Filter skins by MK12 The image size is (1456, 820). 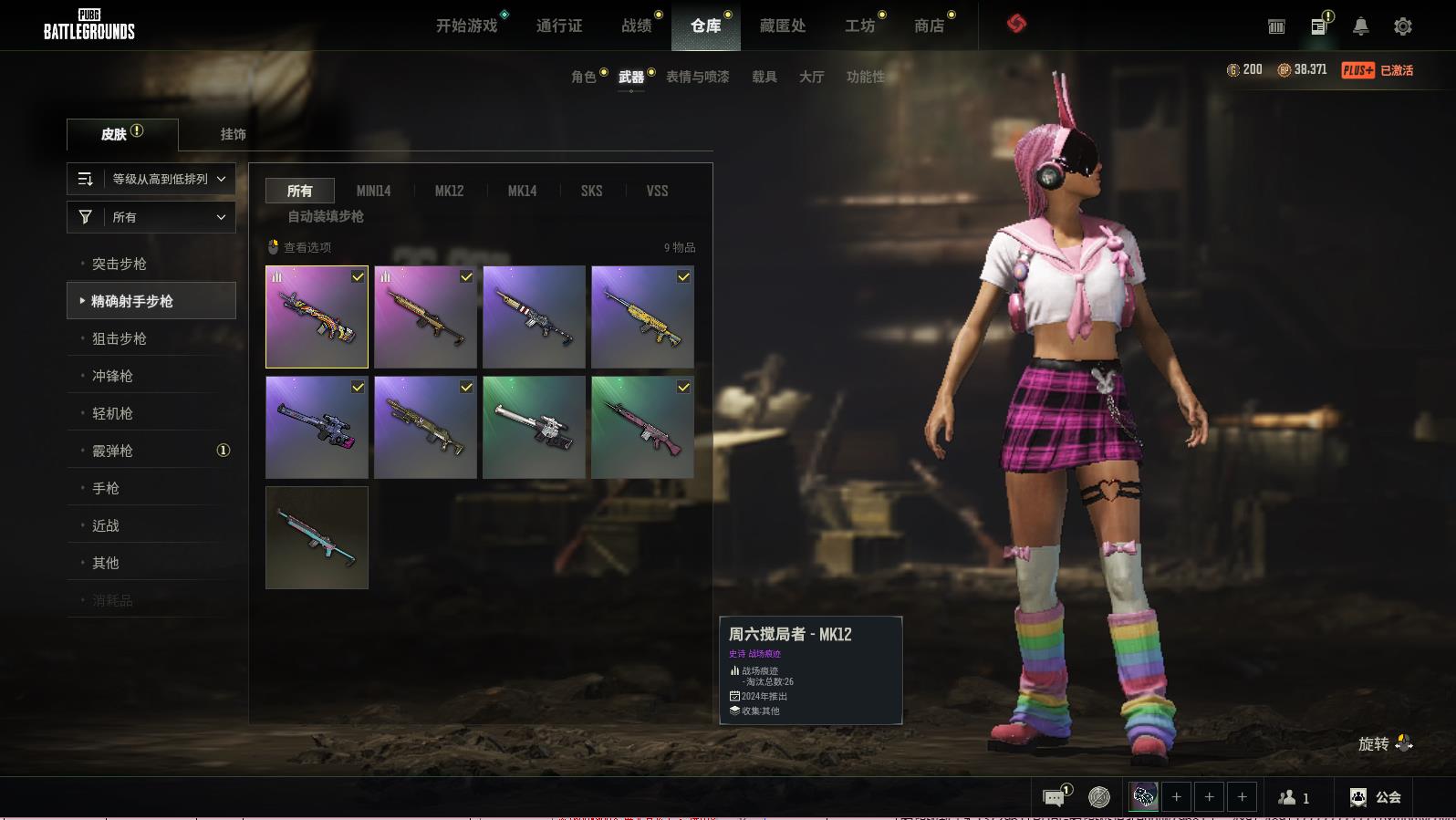point(449,191)
